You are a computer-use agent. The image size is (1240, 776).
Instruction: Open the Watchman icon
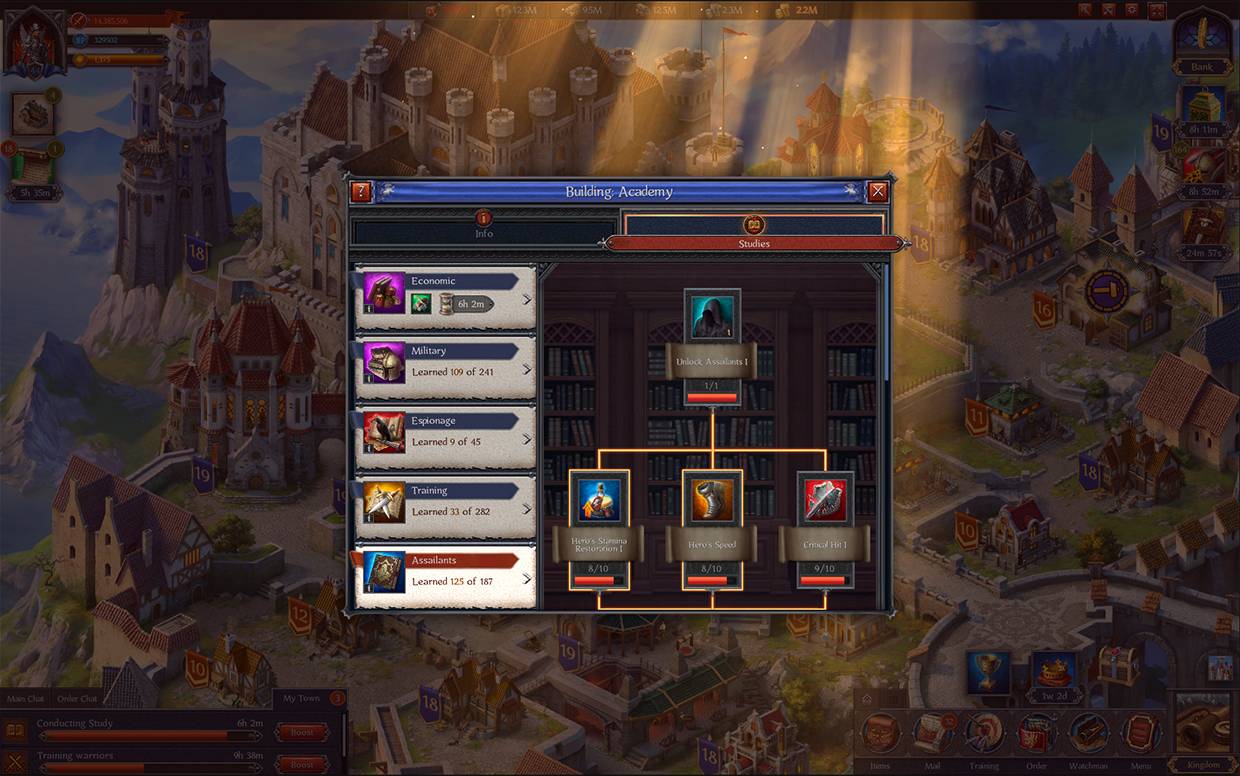pyautogui.click(x=1088, y=735)
